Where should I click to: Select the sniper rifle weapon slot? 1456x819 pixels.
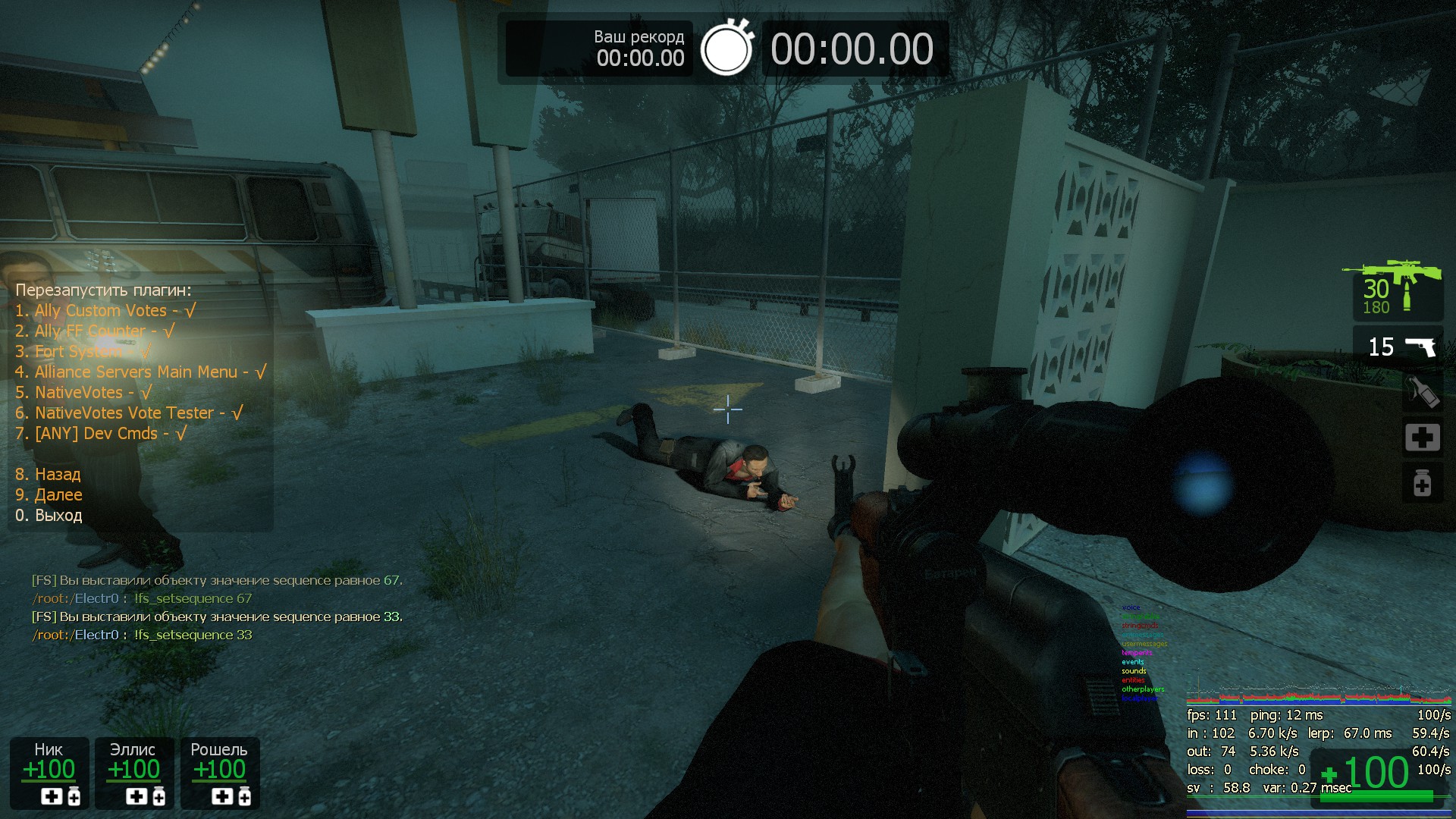[1397, 290]
